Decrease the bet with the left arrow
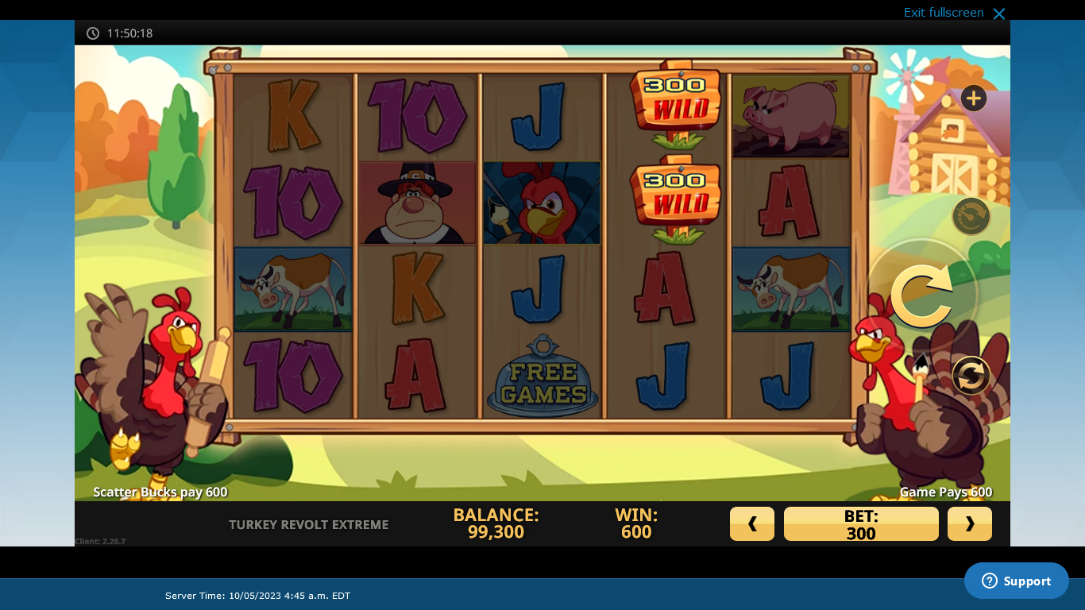This screenshot has height=610, width=1085. (x=752, y=523)
